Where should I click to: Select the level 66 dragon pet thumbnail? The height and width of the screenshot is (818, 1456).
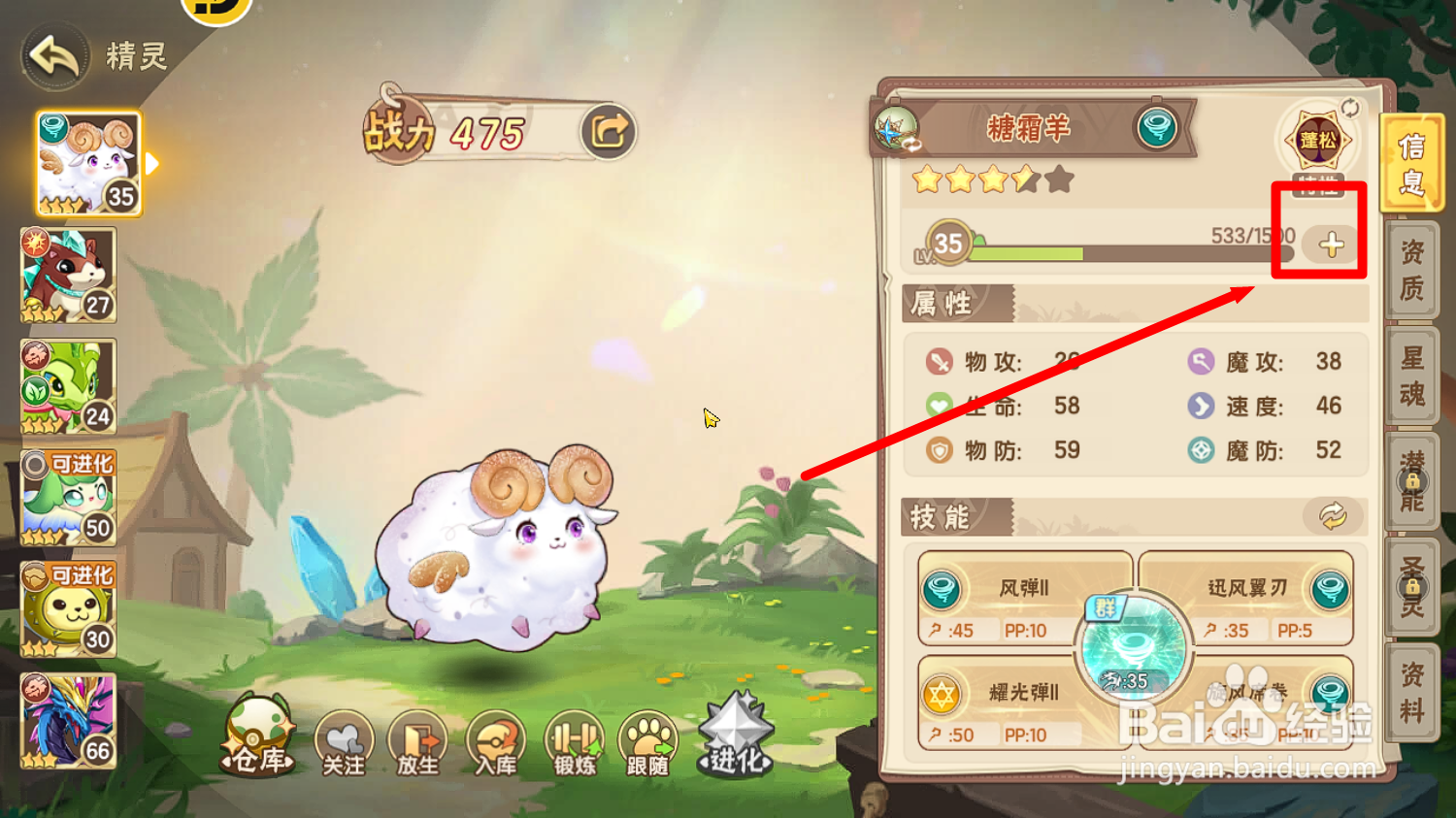point(66,722)
